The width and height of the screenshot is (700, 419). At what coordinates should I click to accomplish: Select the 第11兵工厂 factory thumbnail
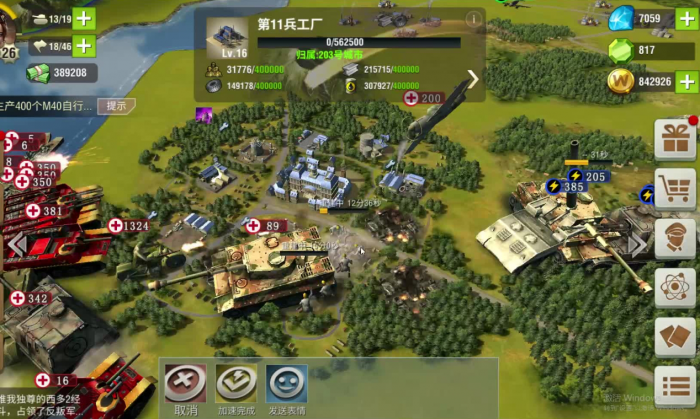227,35
